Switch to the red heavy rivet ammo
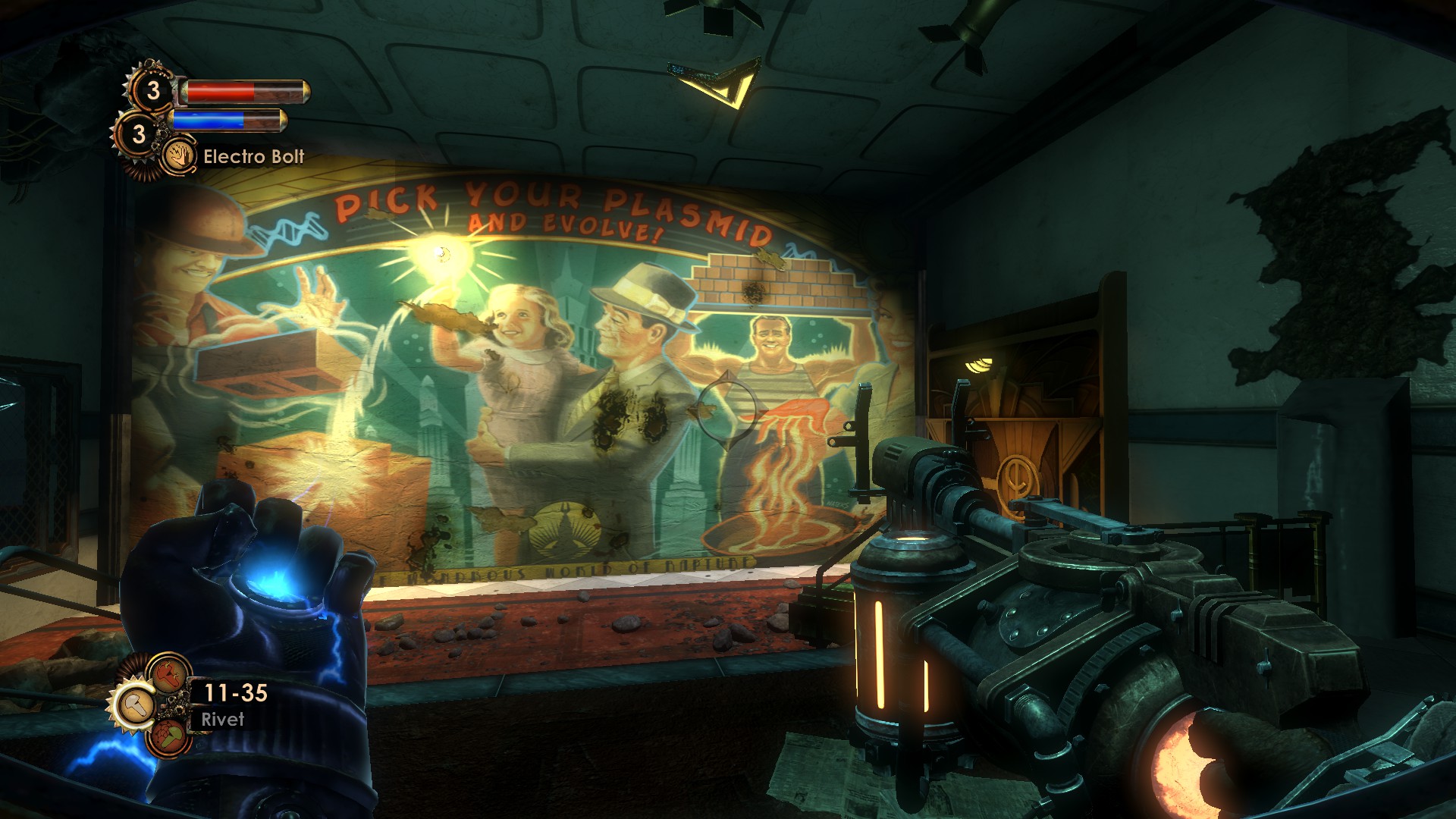 tap(168, 673)
